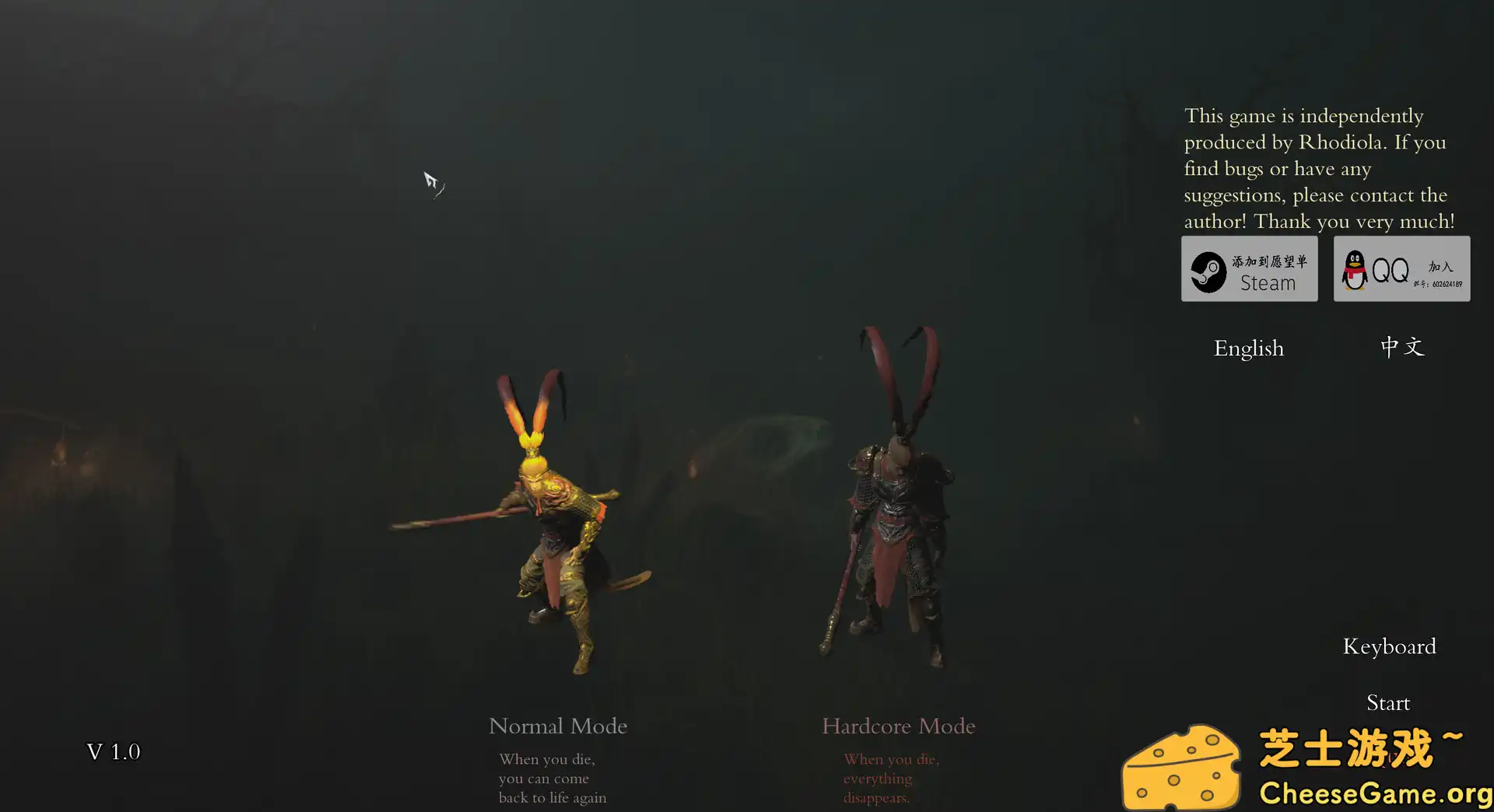Select the Hardcore Mode menu entry
Viewport: 1494px width, 812px height.
click(x=898, y=726)
